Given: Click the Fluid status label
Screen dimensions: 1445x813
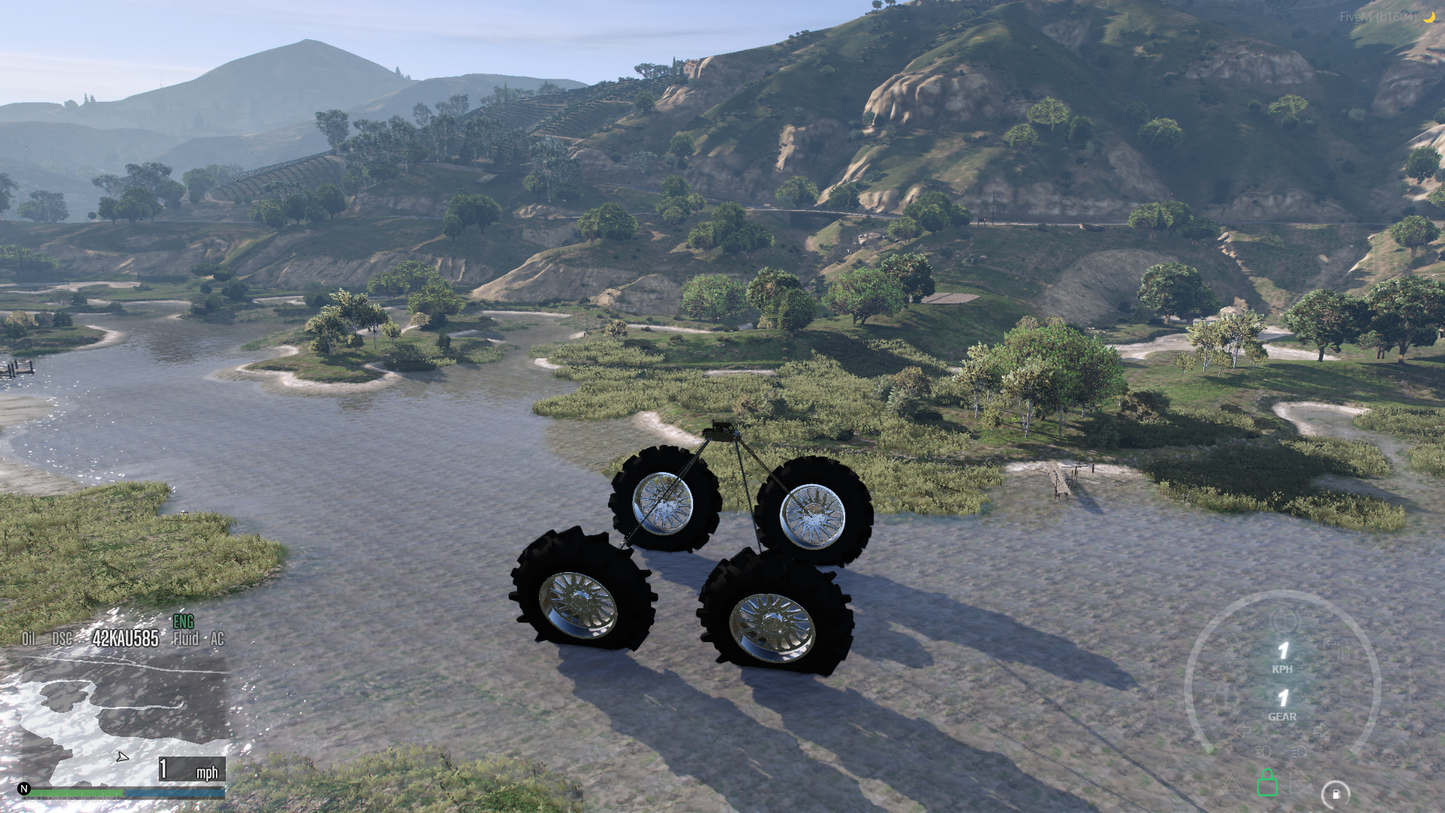Looking at the screenshot, I should pos(188,637).
